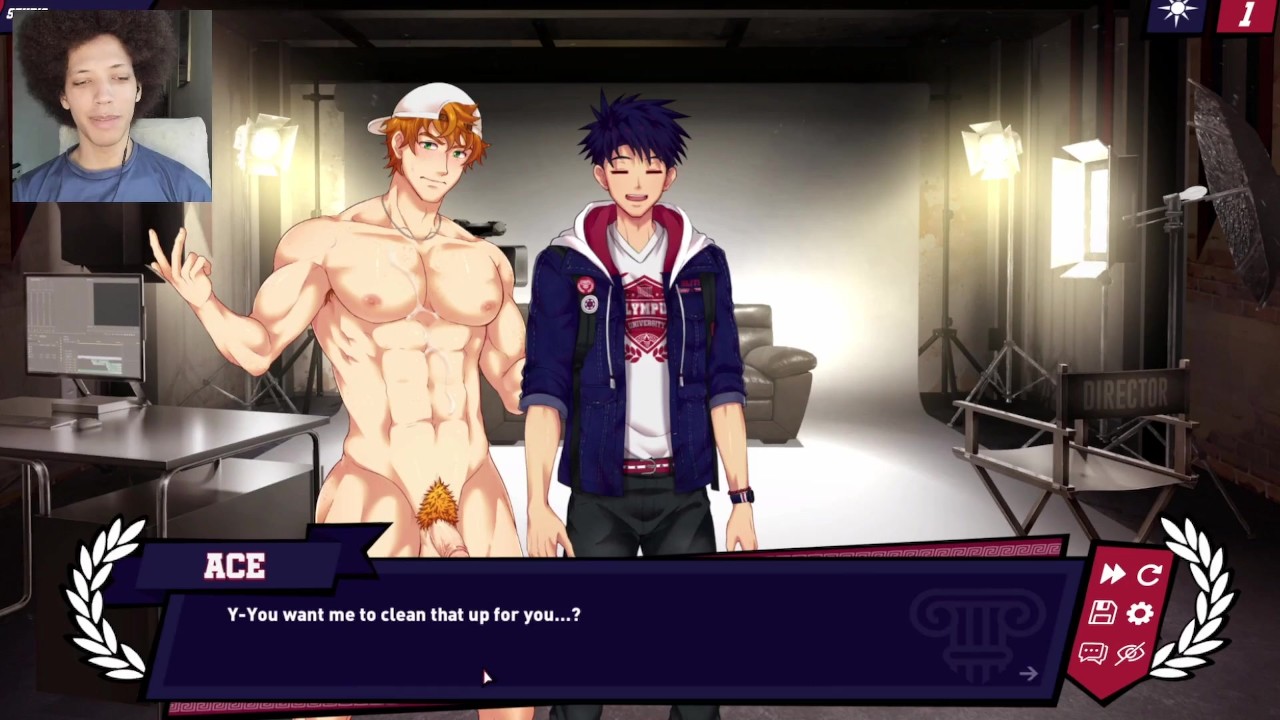This screenshot has height=720, width=1280.
Task: Open the save menu via floppy disk
Action: click(x=1102, y=613)
